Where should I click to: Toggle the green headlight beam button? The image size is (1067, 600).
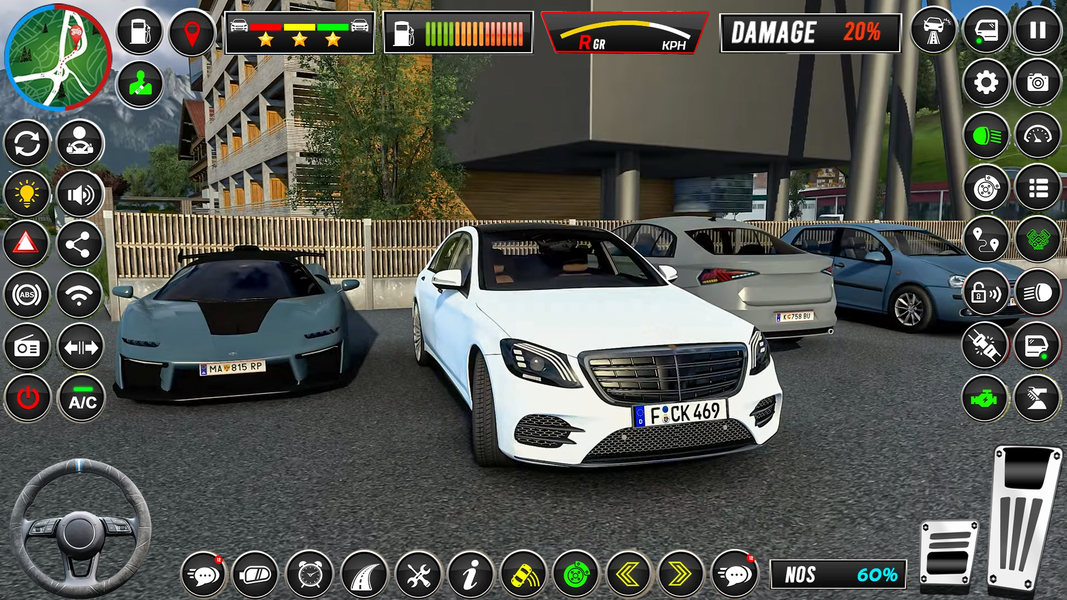[986, 135]
